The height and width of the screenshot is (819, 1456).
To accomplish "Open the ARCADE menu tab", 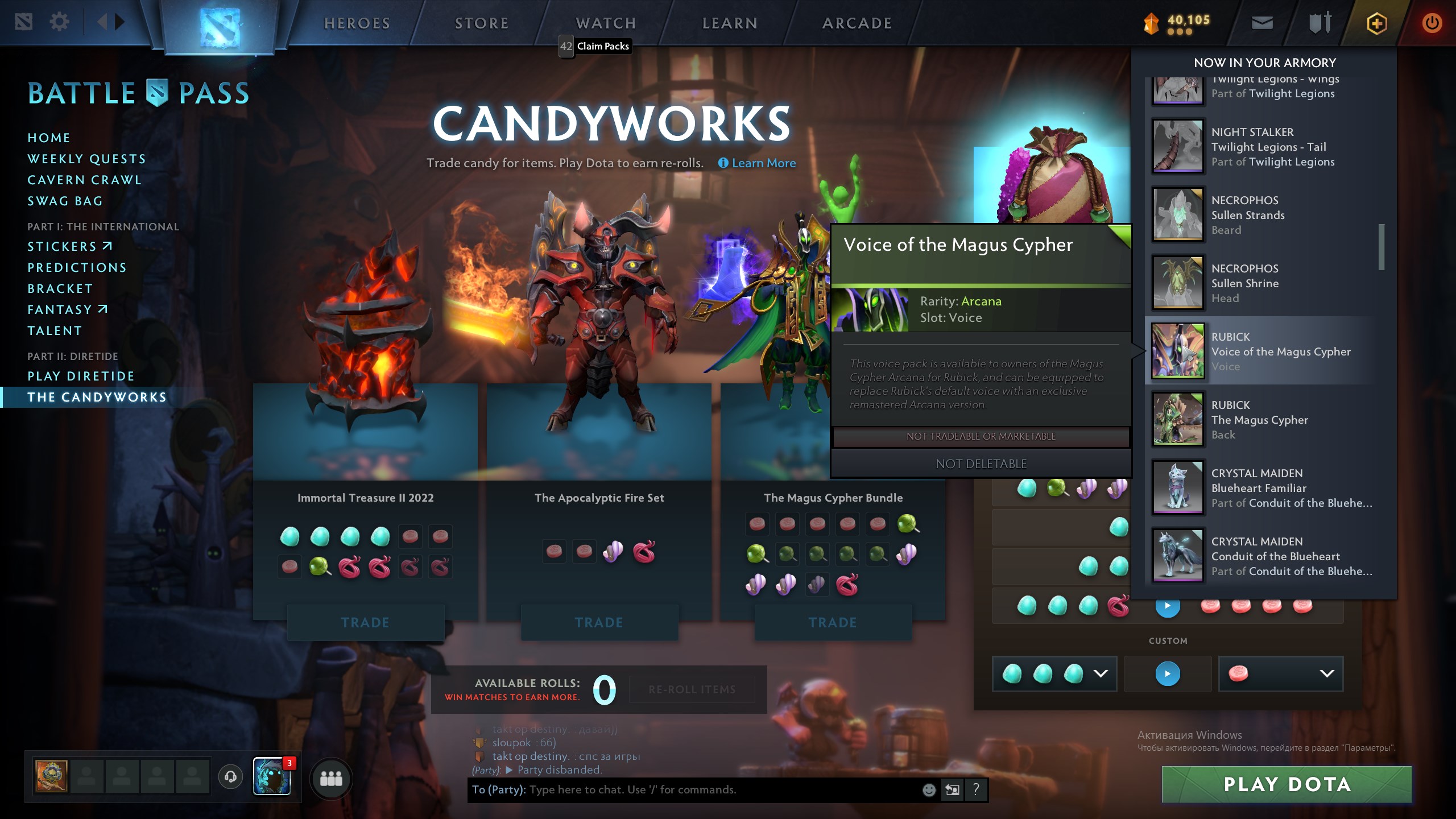I will pos(857,23).
